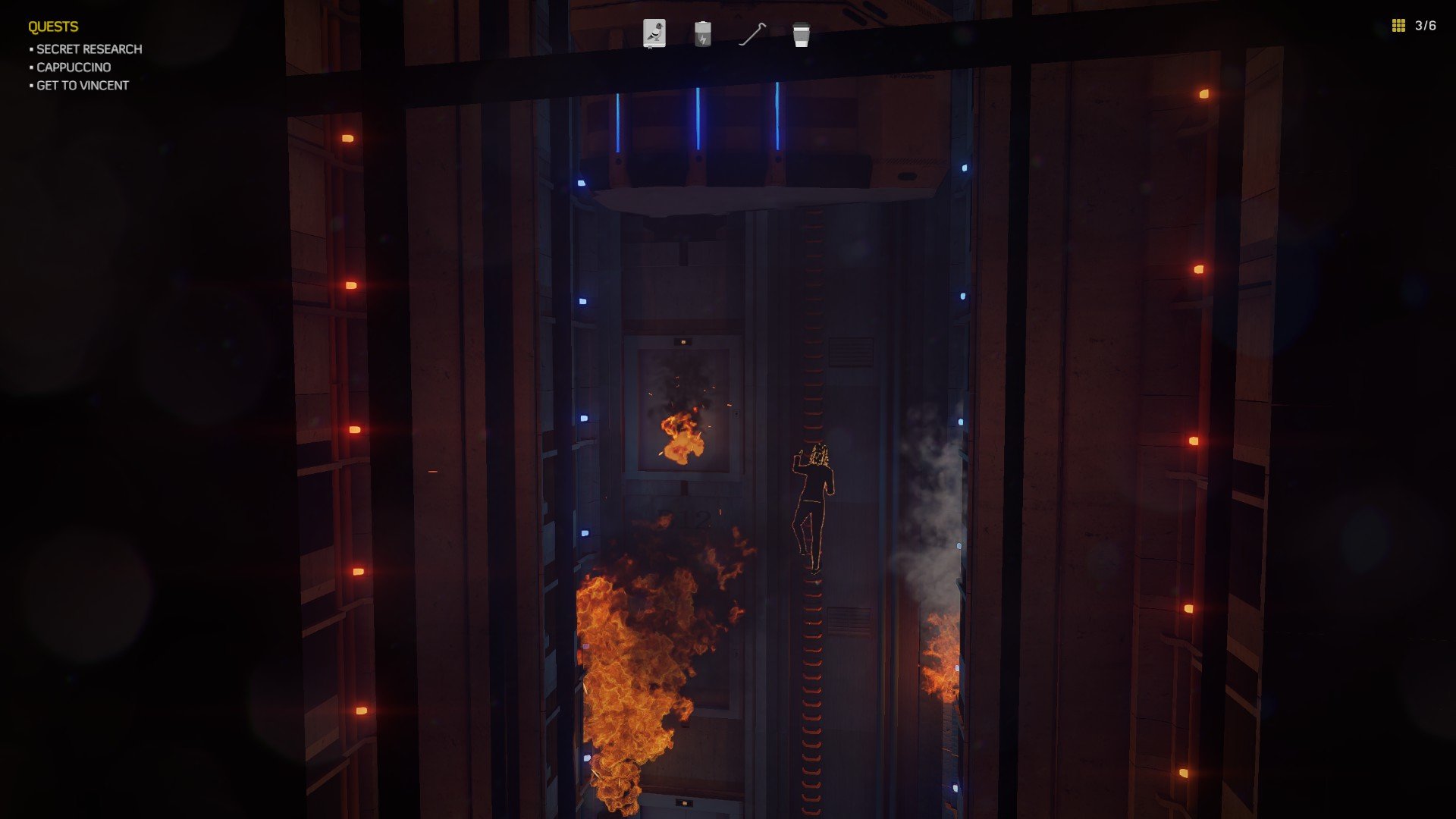
Task: Select the pigeon book inventory item
Action: point(654,34)
